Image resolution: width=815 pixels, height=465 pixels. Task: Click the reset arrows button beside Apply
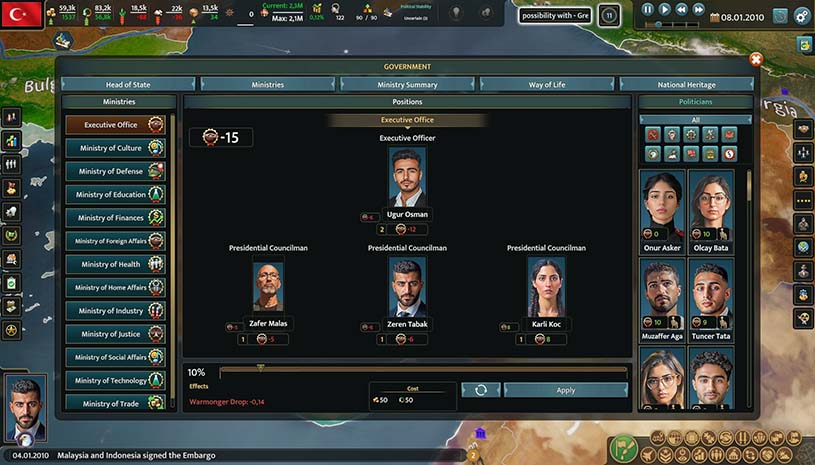[481, 390]
